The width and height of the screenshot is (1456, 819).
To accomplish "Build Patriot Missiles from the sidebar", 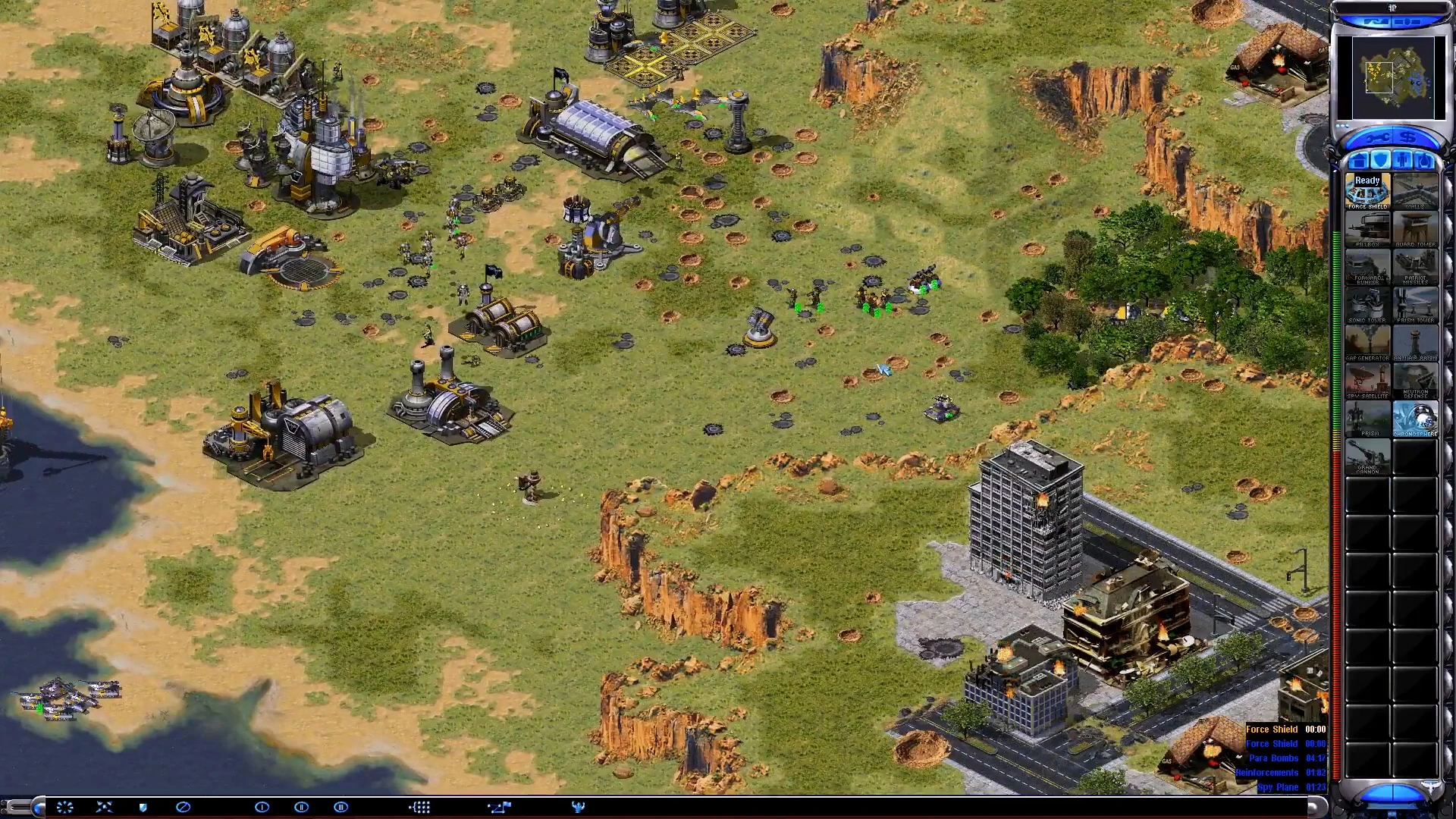I will pyautogui.click(x=1415, y=267).
